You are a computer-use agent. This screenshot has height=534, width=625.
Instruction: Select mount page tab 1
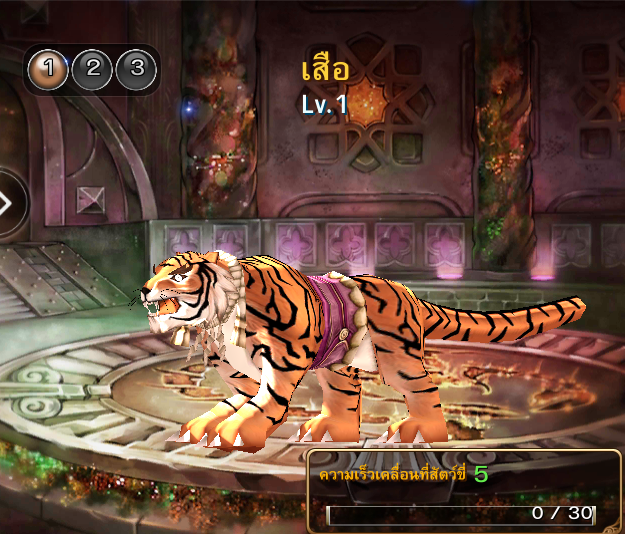(x=49, y=70)
